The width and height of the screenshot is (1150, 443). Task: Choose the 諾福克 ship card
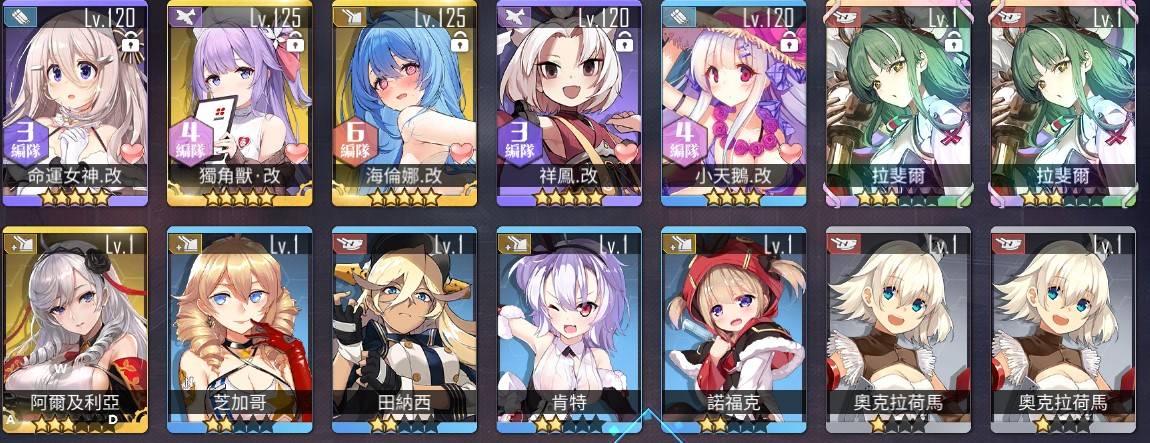pos(733,325)
